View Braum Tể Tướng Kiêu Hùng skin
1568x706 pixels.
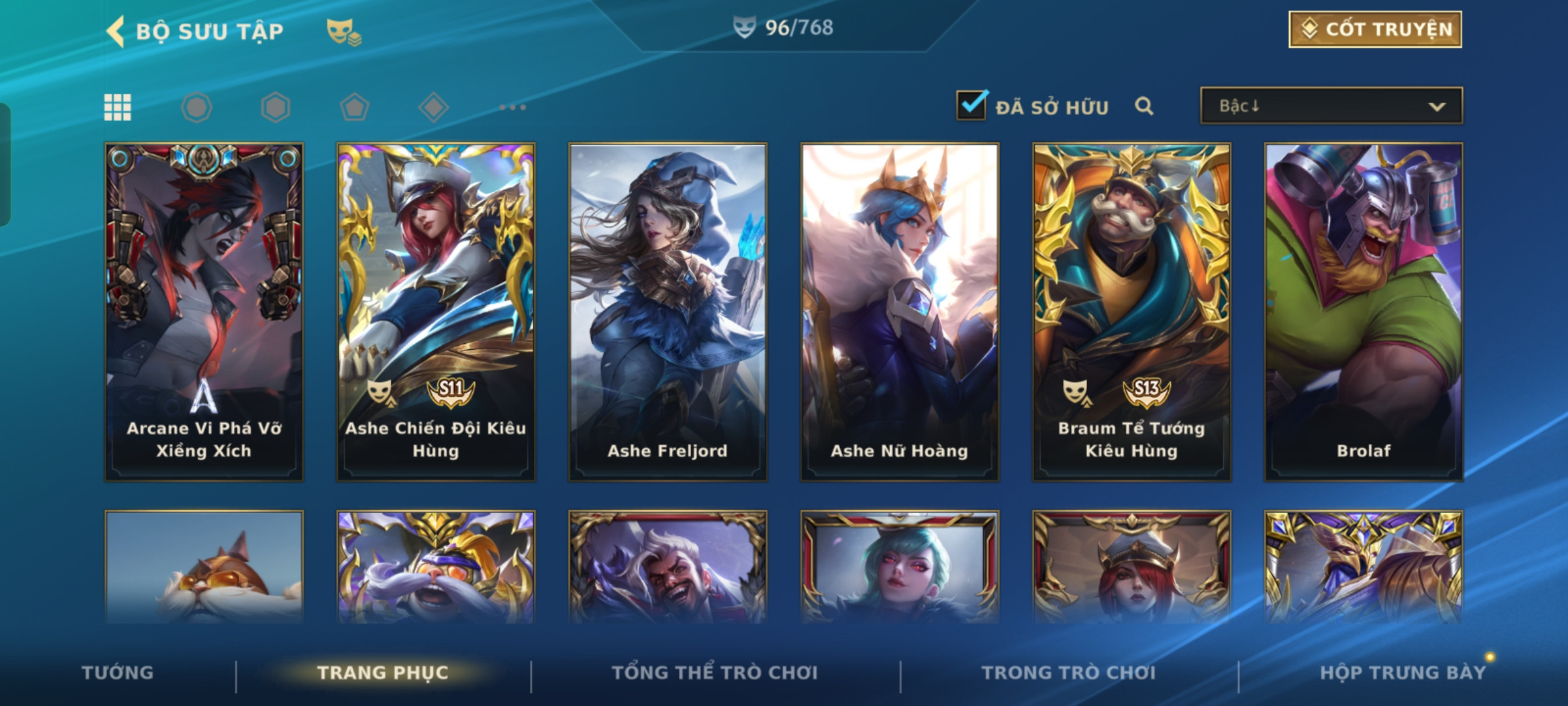click(1132, 312)
